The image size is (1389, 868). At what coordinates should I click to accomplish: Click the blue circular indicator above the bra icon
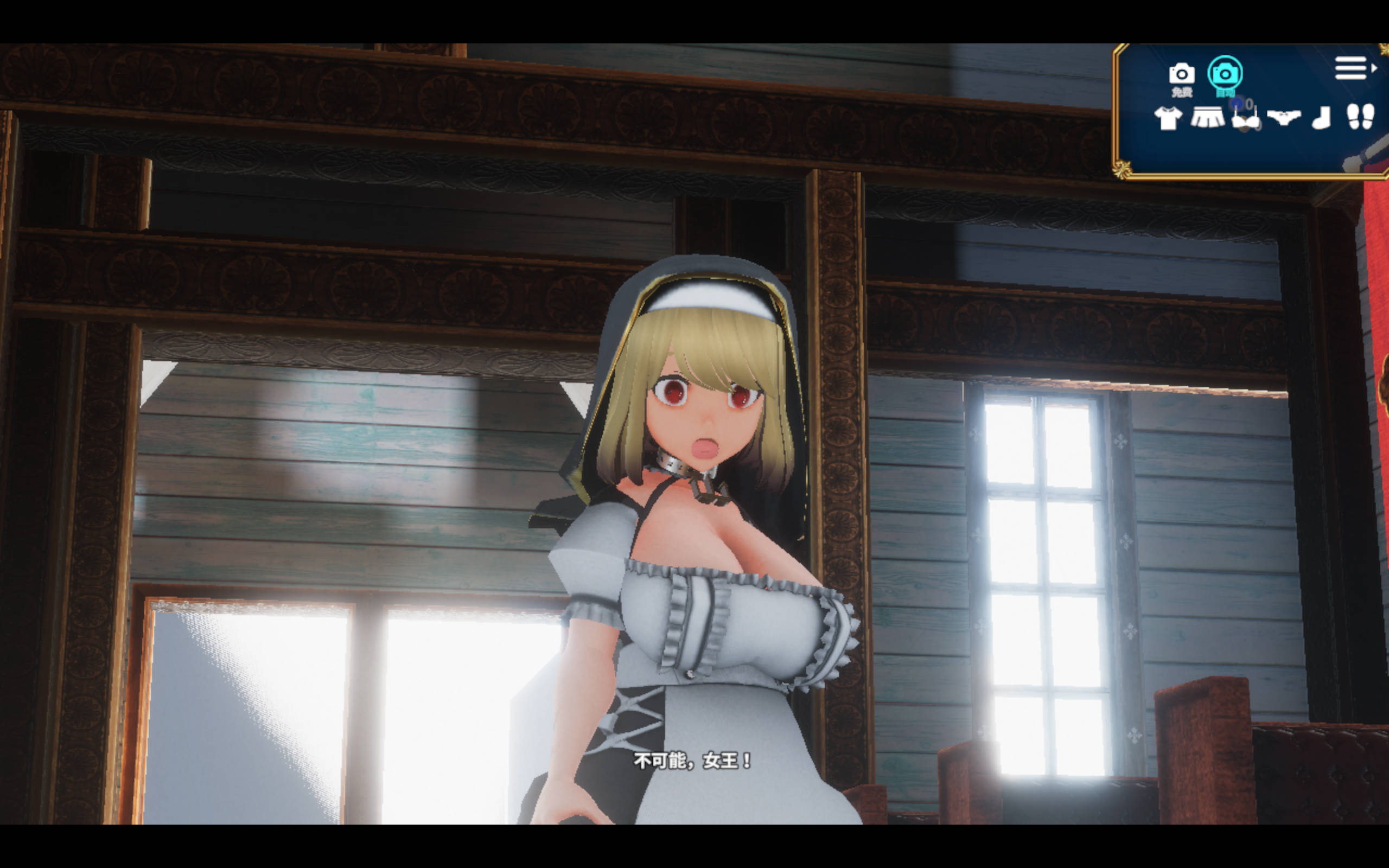pos(1238,102)
